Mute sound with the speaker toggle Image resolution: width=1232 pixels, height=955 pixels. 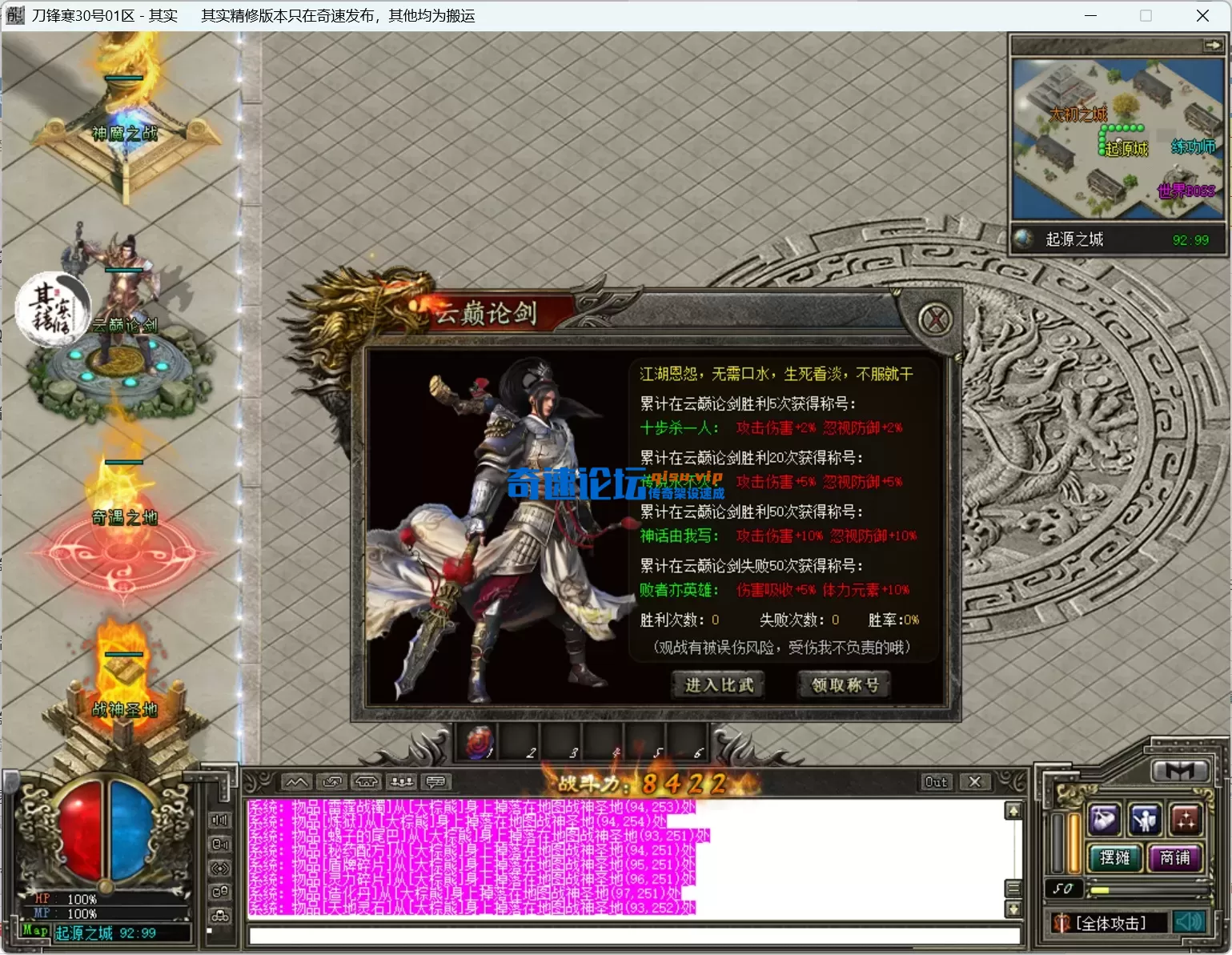coord(1189,921)
